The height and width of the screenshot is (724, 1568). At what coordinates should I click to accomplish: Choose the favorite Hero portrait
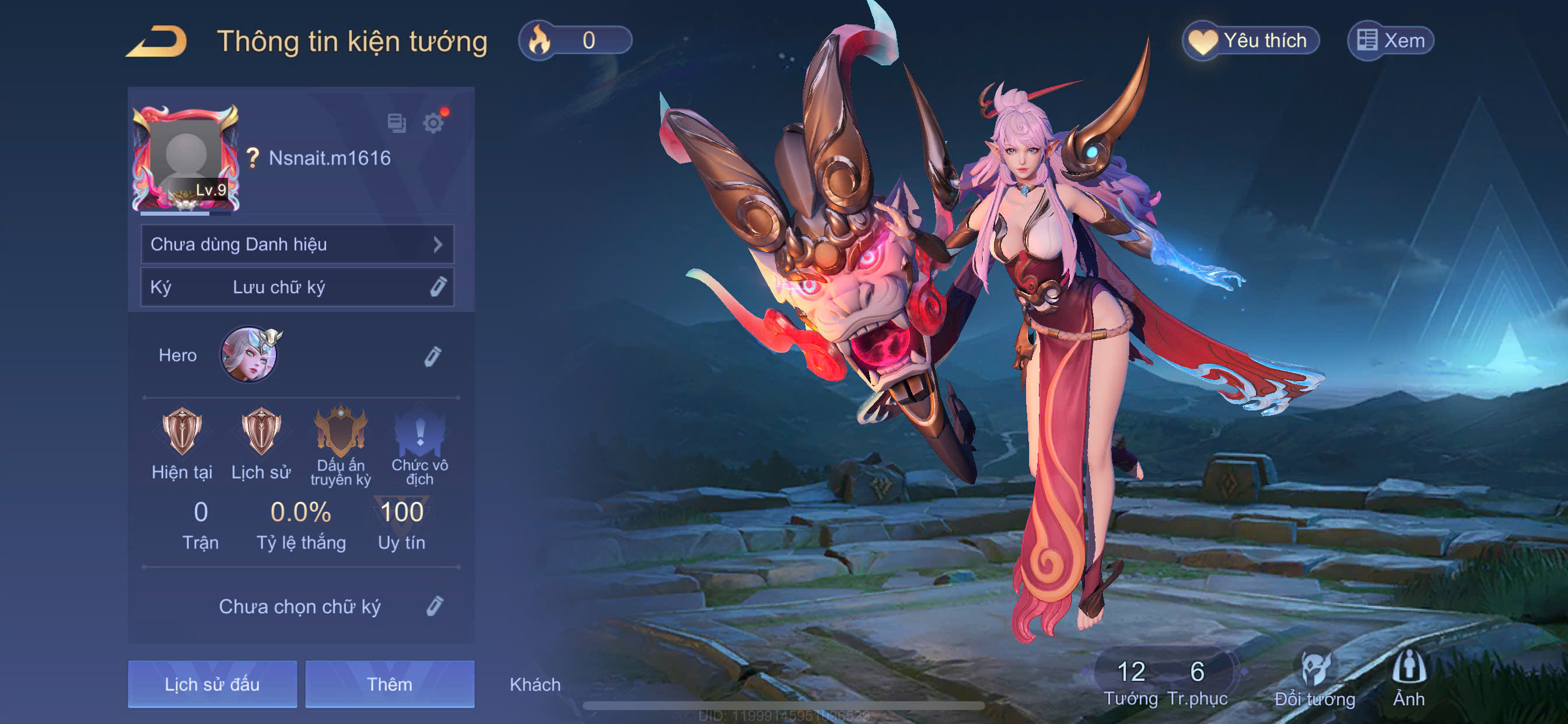[249, 356]
